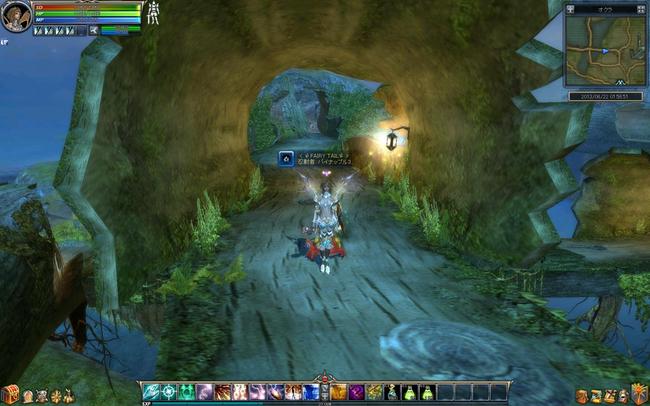
Task: Click the FAIRY TAIL player nameplate emblem
Action: [x=286, y=157]
